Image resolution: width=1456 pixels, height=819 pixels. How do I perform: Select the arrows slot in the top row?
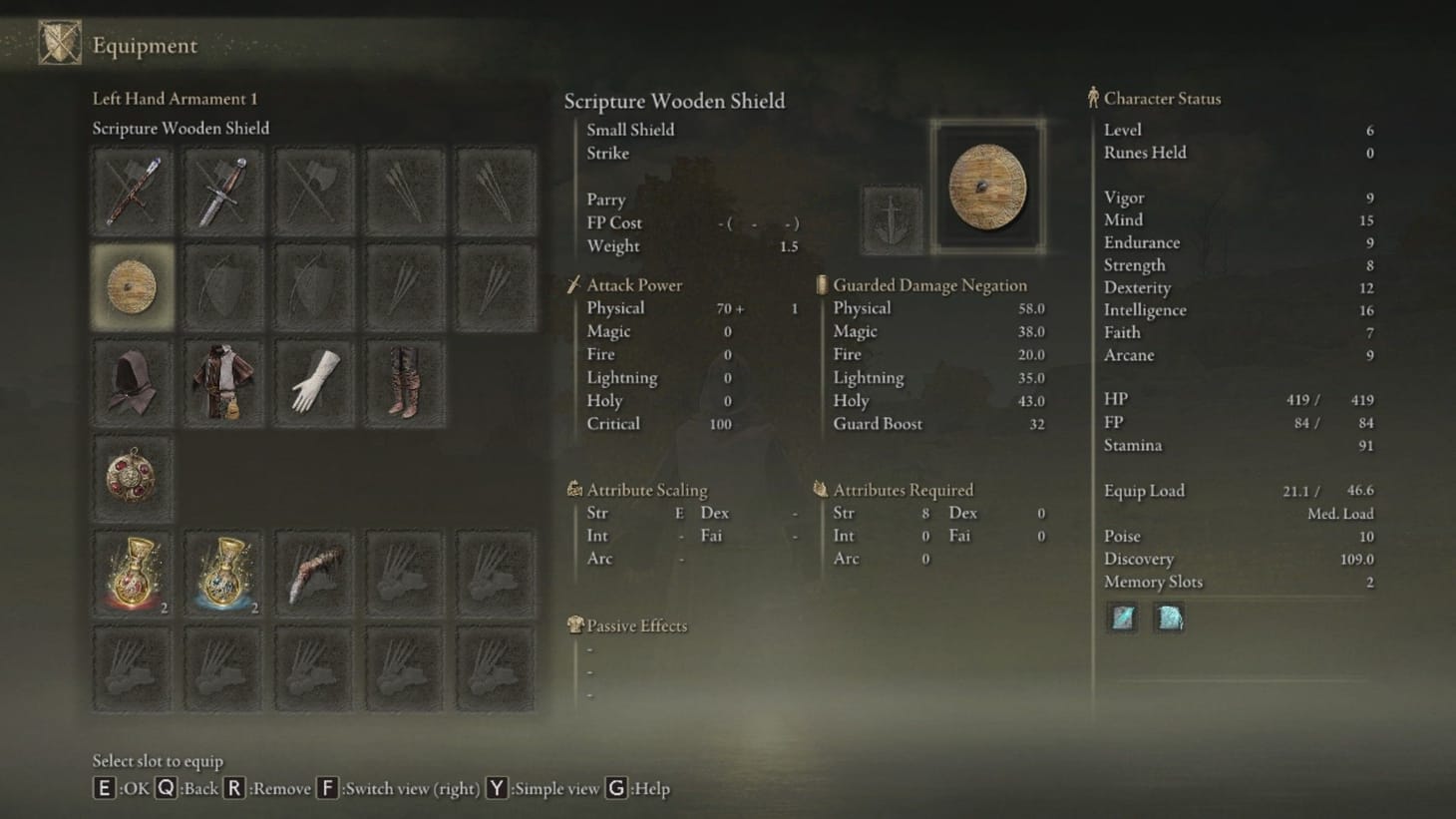pos(405,192)
